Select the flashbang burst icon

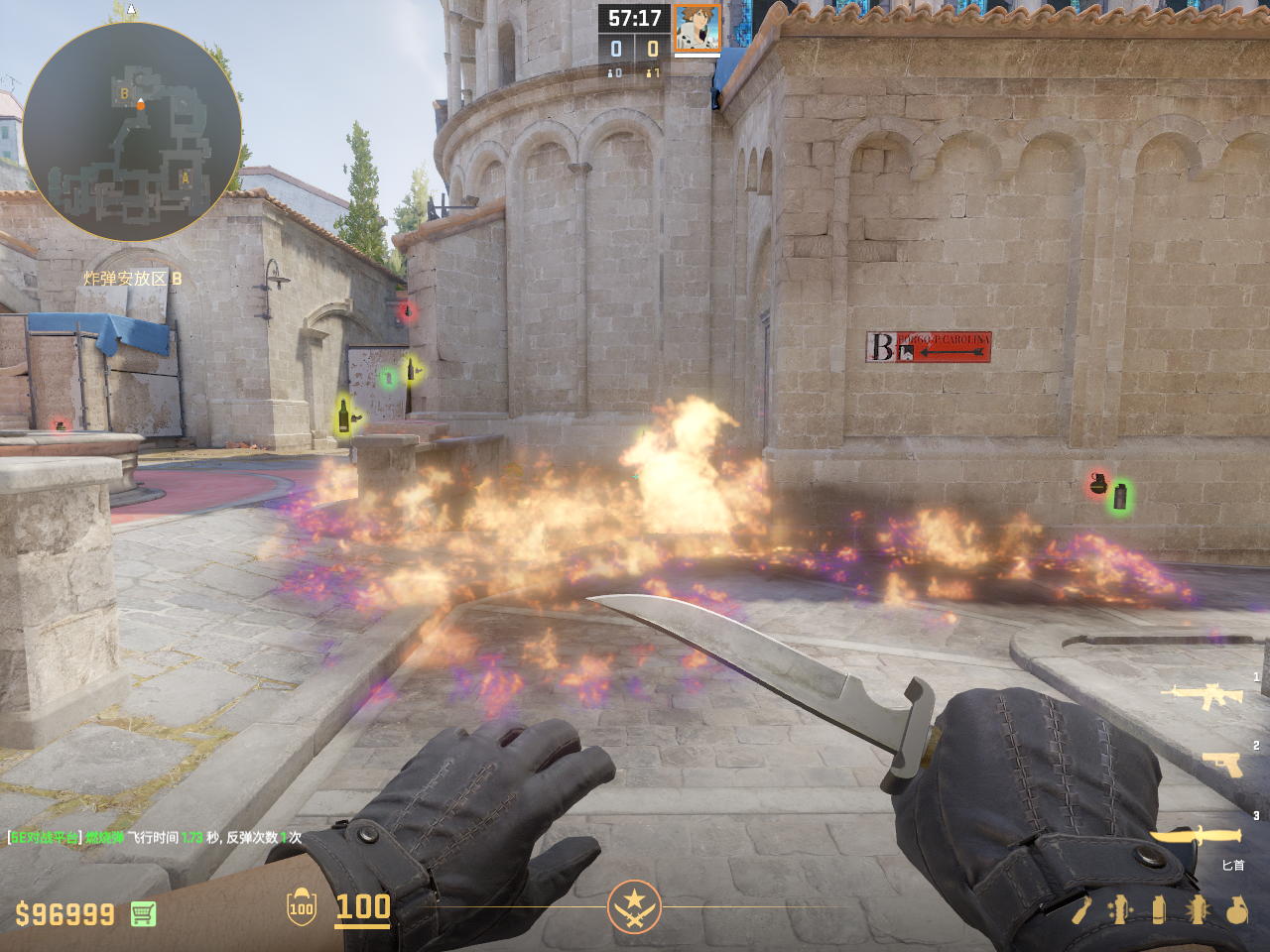(x=1198, y=909)
